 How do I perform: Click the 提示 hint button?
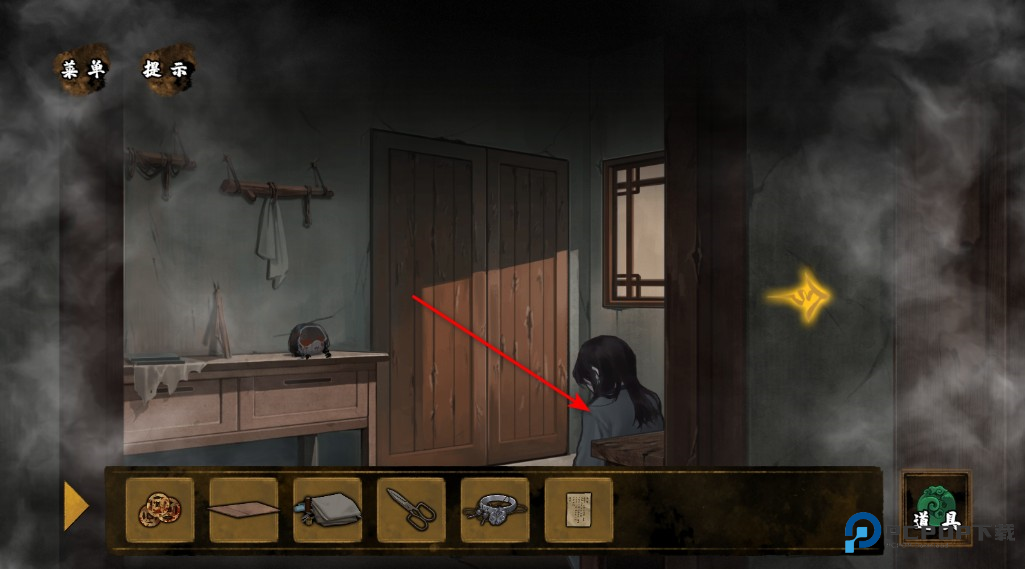[167, 70]
